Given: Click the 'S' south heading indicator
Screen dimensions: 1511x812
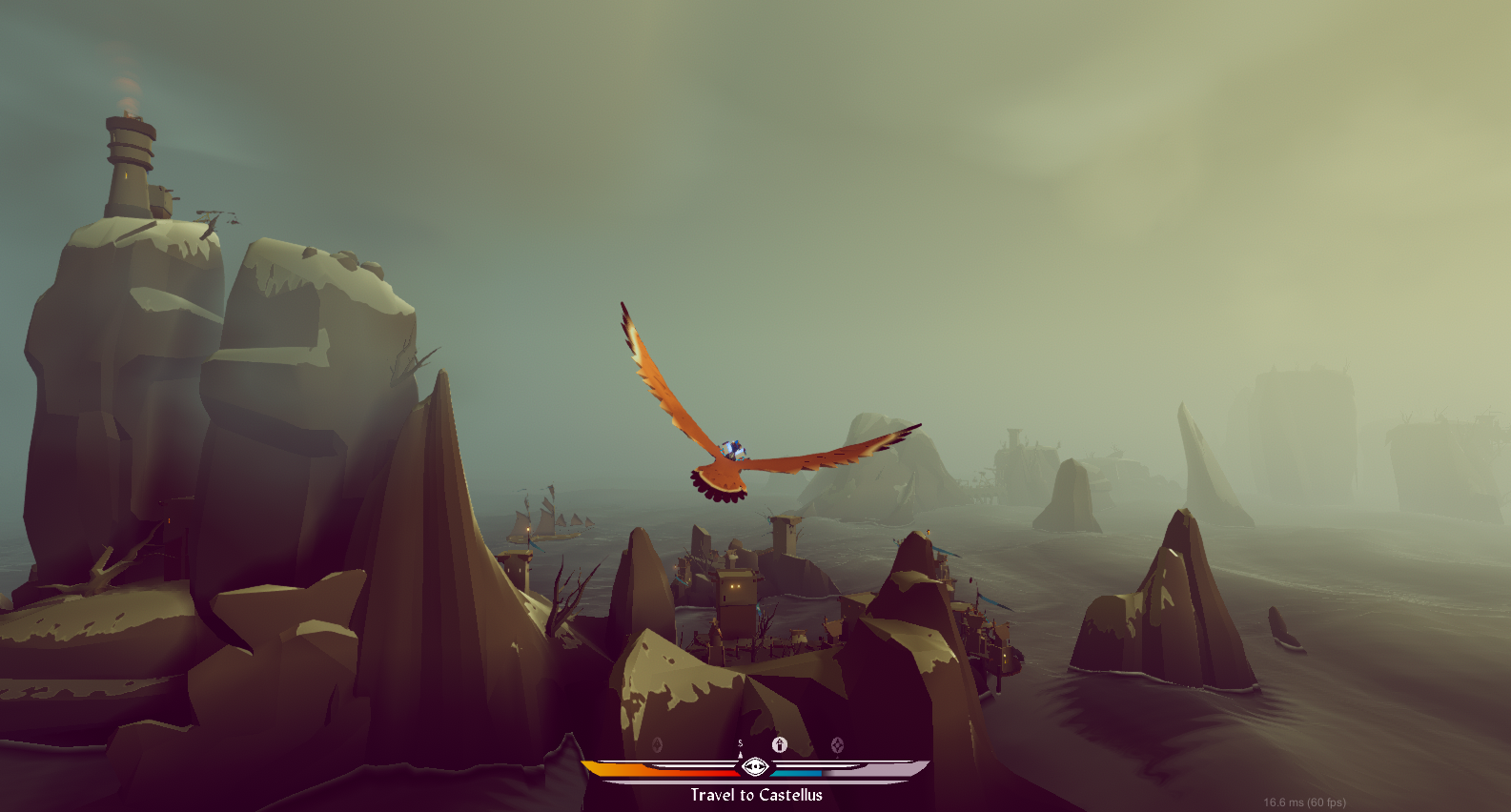Looking at the screenshot, I should pyautogui.click(x=742, y=742).
